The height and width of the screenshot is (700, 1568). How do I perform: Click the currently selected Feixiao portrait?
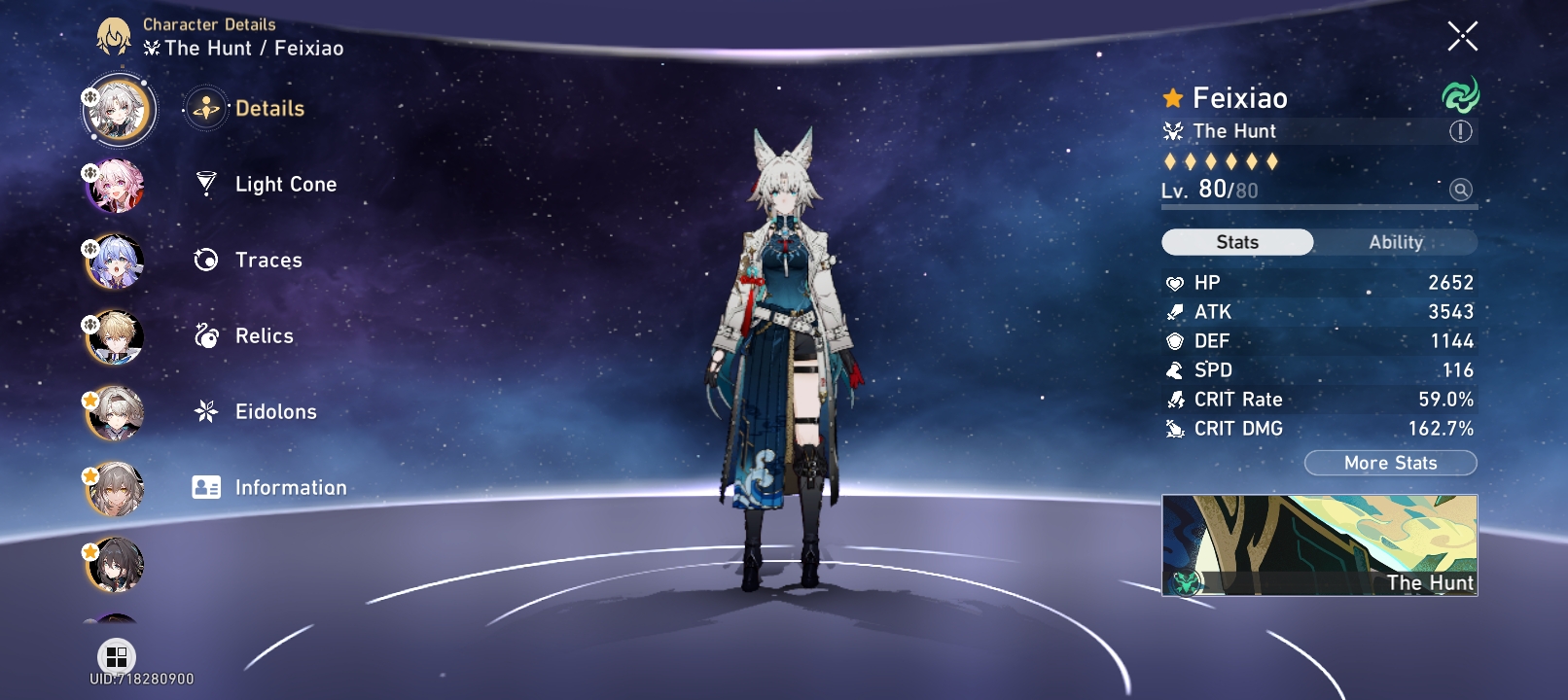coord(117,110)
